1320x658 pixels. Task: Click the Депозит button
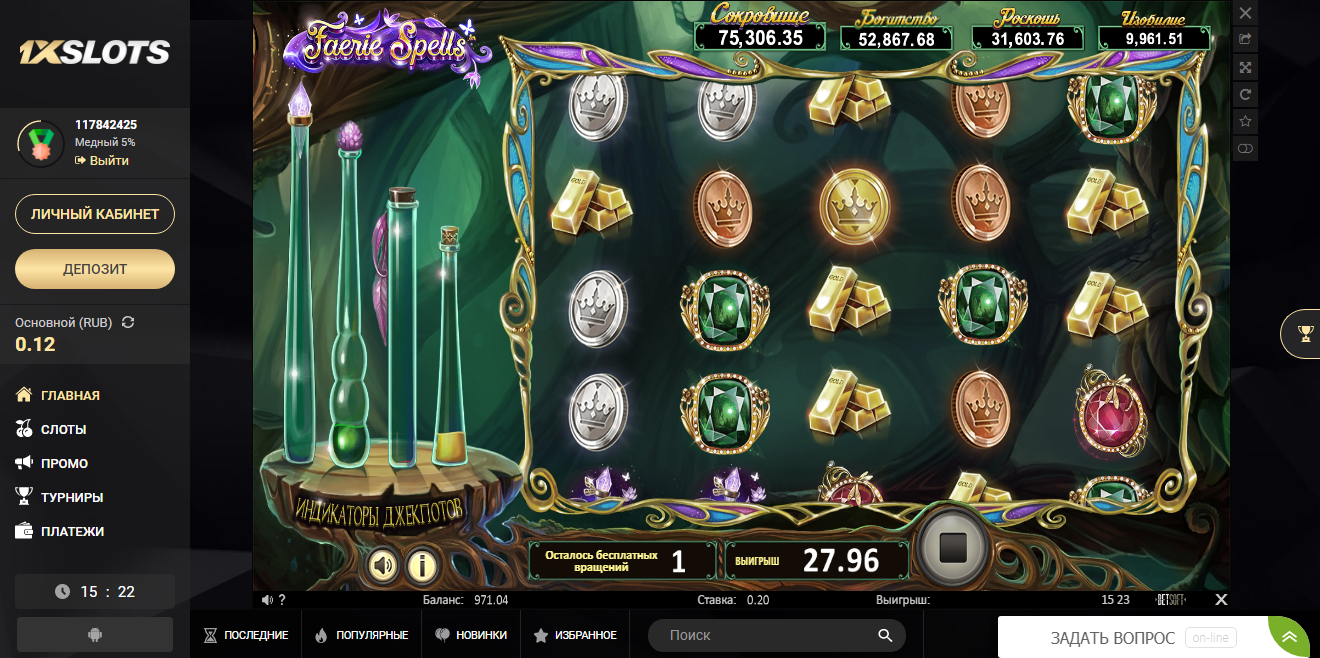95,269
